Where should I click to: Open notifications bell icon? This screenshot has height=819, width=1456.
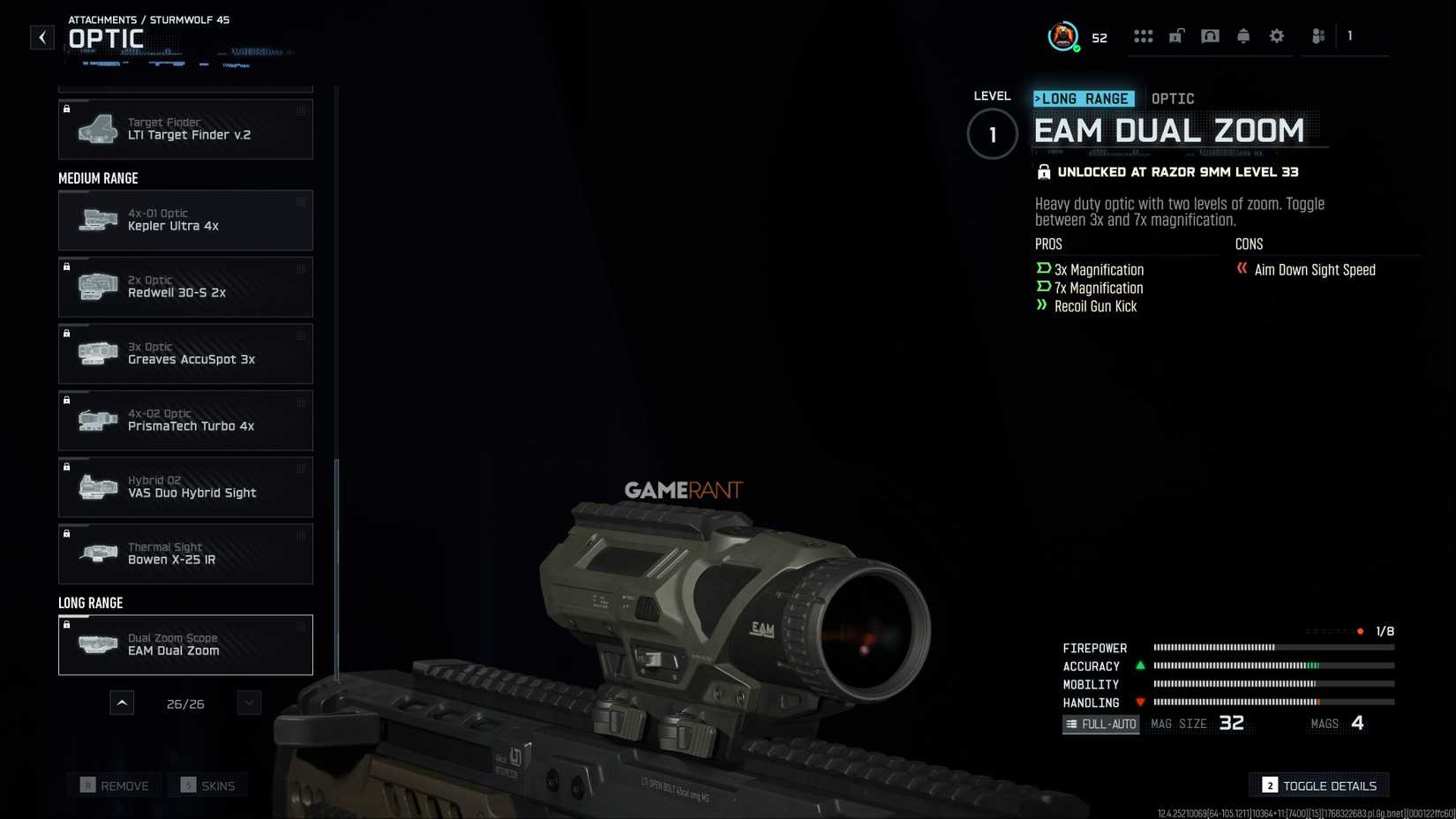point(1243,35)
